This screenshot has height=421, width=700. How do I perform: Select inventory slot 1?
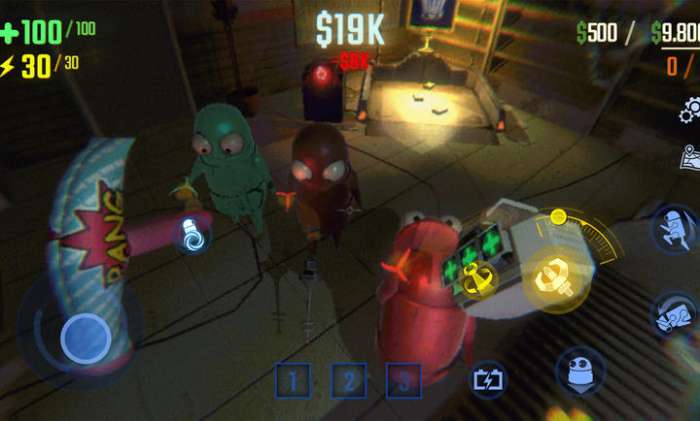pyautogui.click(x=293, y=381)
